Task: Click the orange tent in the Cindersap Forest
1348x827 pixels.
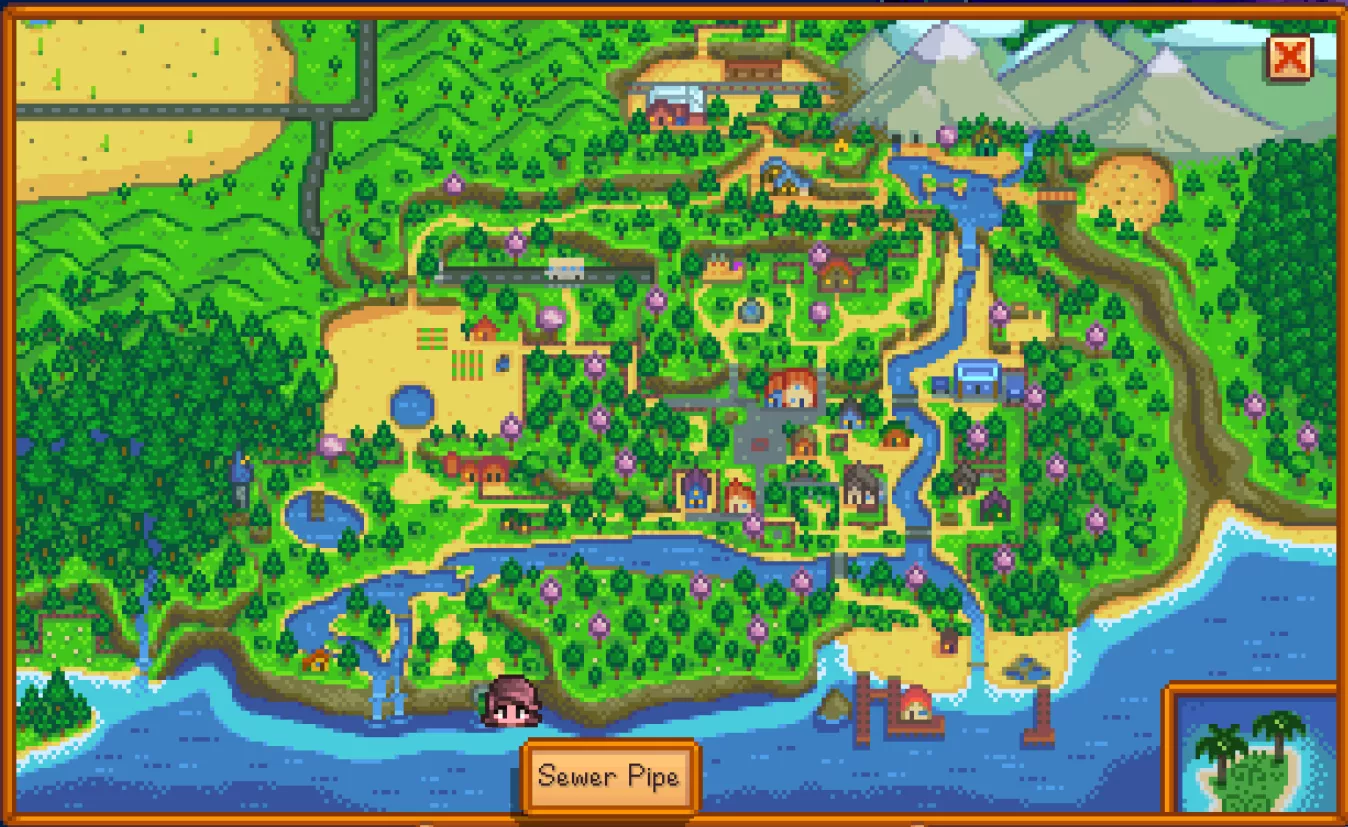Action: click(x=318, y=660)
